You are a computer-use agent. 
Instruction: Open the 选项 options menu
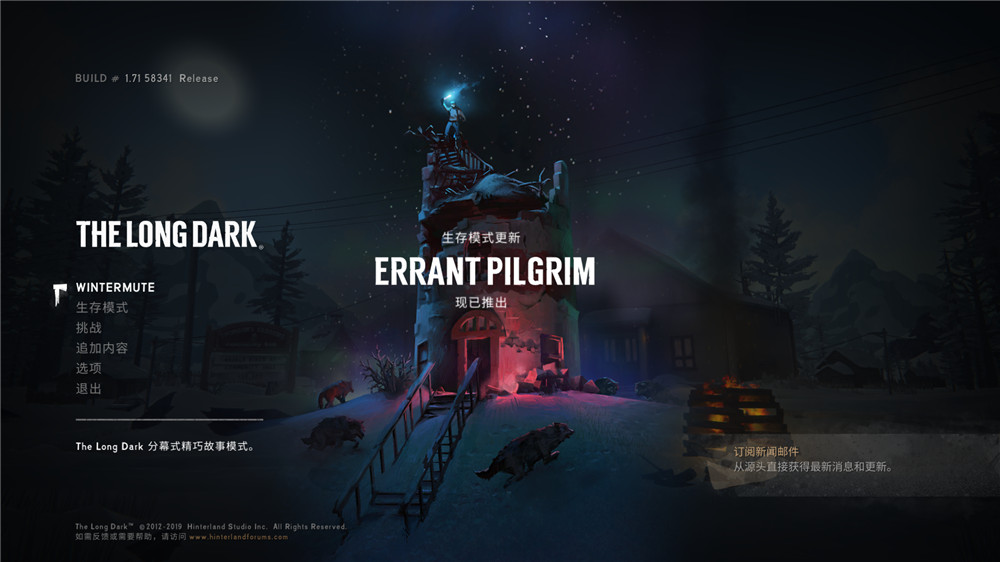coord(89,368)
